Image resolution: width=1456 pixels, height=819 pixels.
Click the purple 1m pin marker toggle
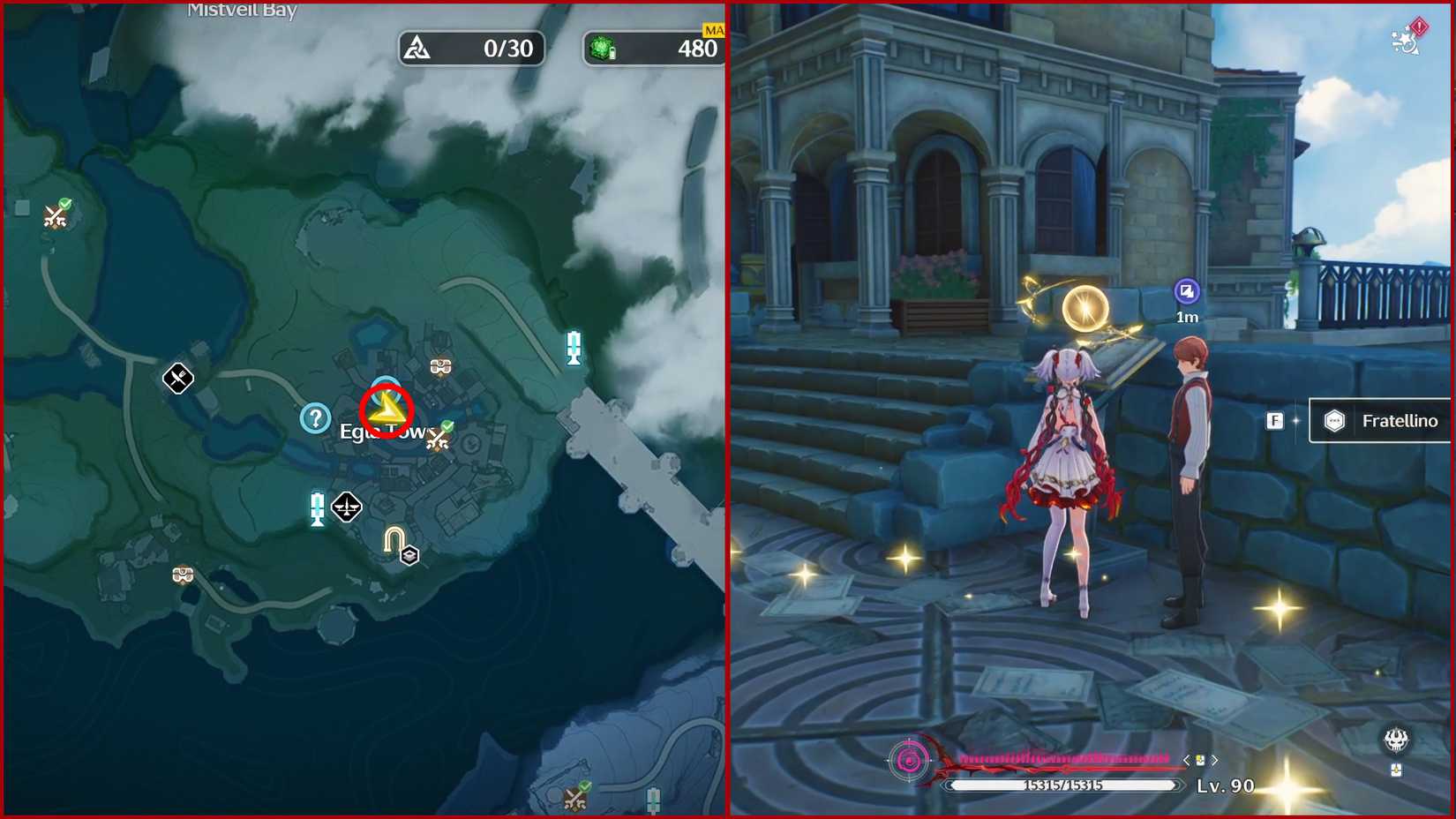pyautogui.click(x=1186, y=292)
